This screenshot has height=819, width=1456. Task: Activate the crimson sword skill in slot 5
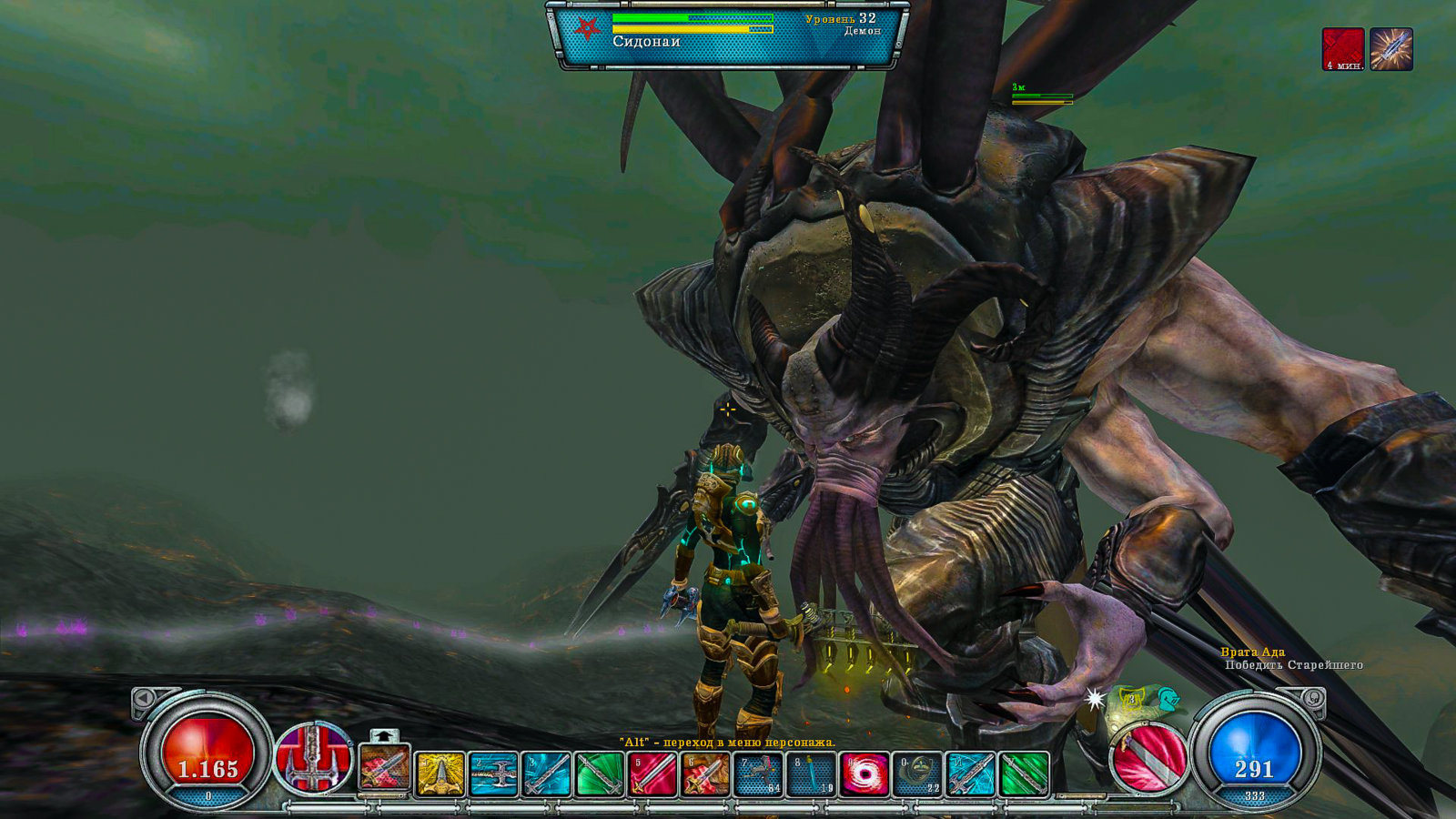click(x=652, y=774)
